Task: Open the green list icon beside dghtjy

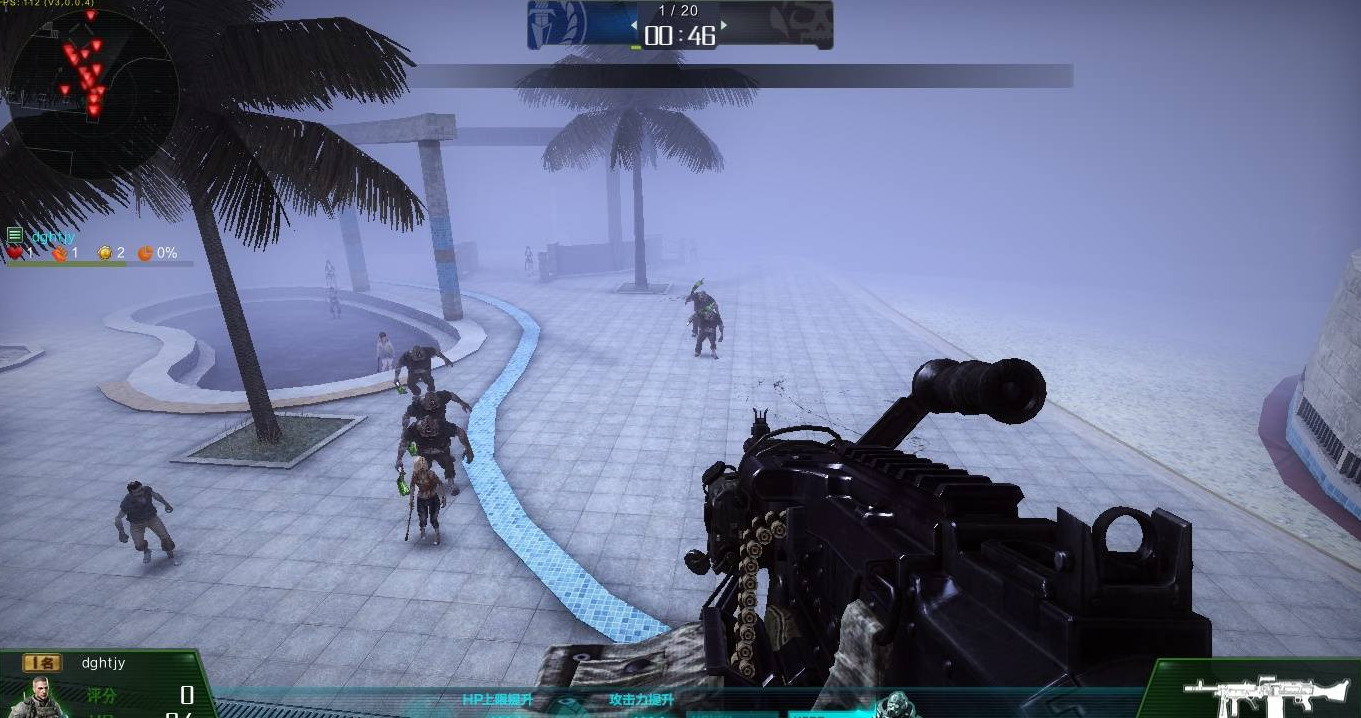Action: point(14,236)
